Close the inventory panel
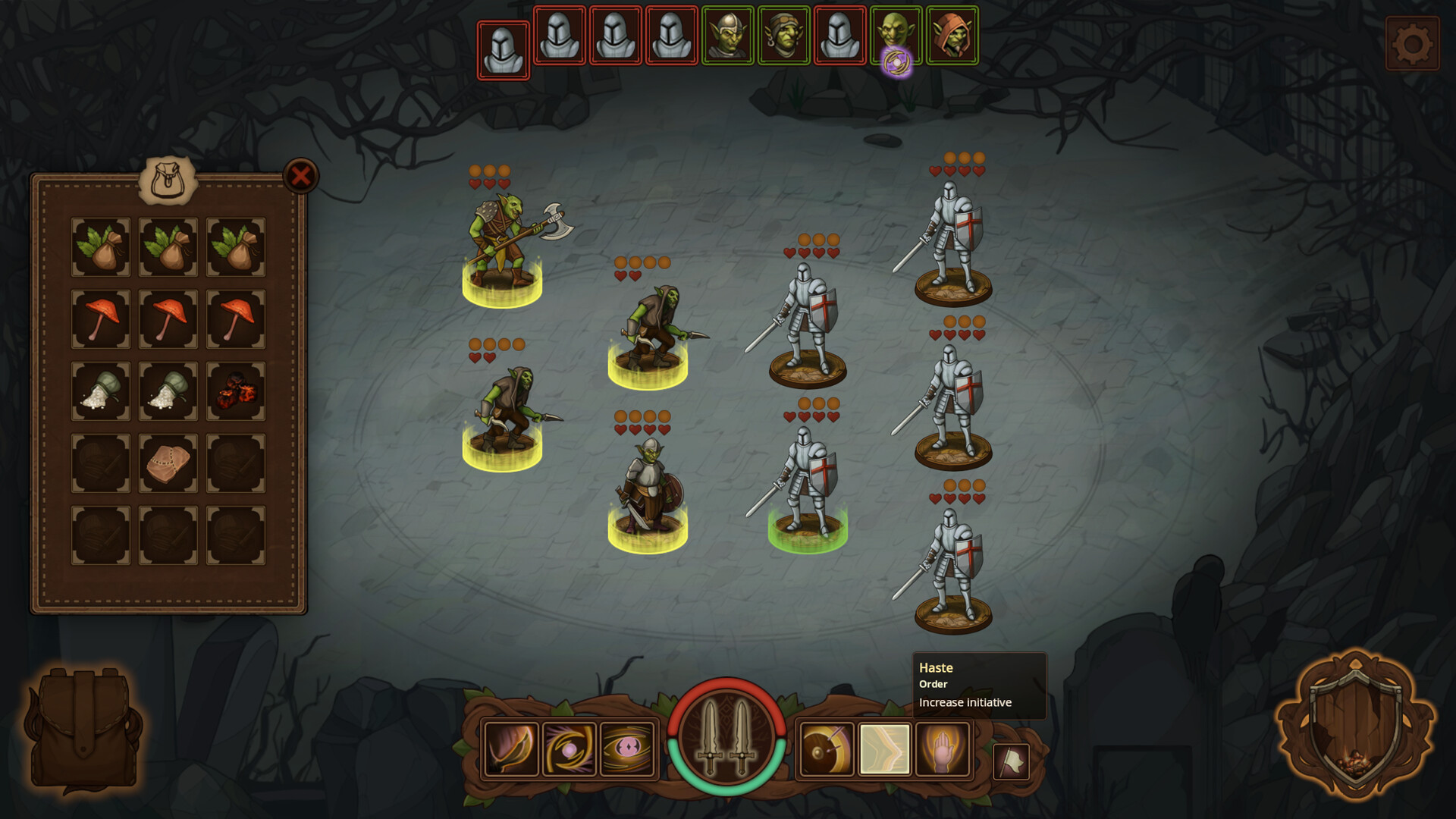This screenshot has height=819, width=1456. (302, 176)
